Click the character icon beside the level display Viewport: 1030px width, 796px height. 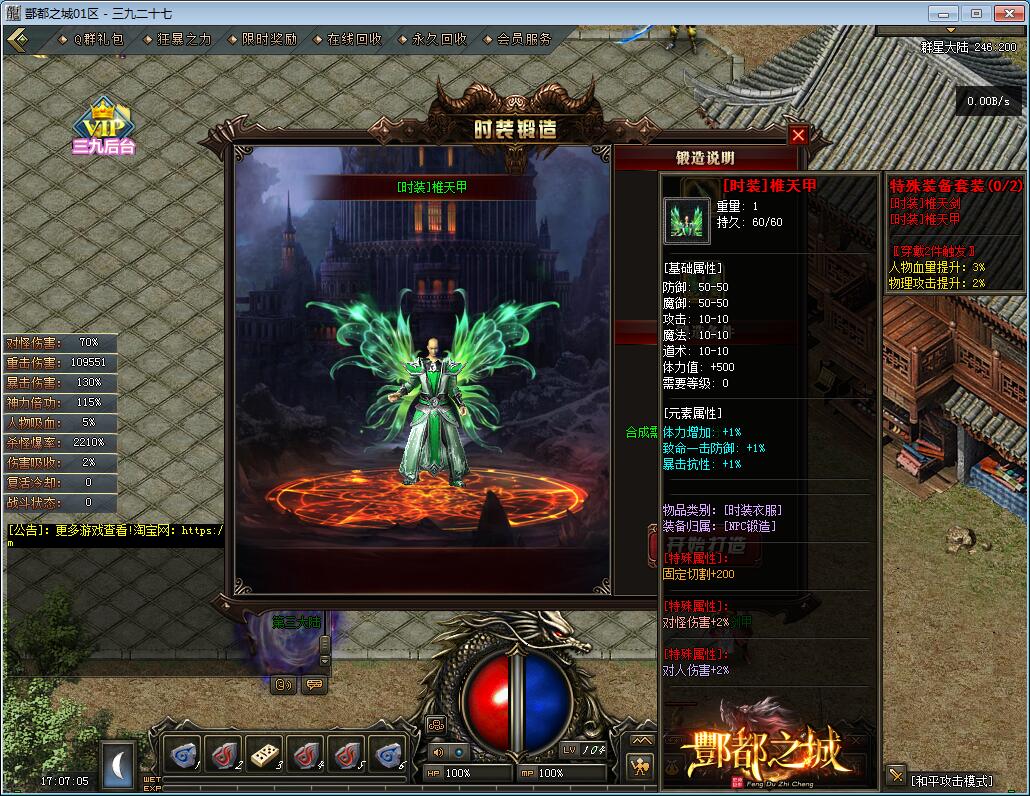click(x=640, y=767)
